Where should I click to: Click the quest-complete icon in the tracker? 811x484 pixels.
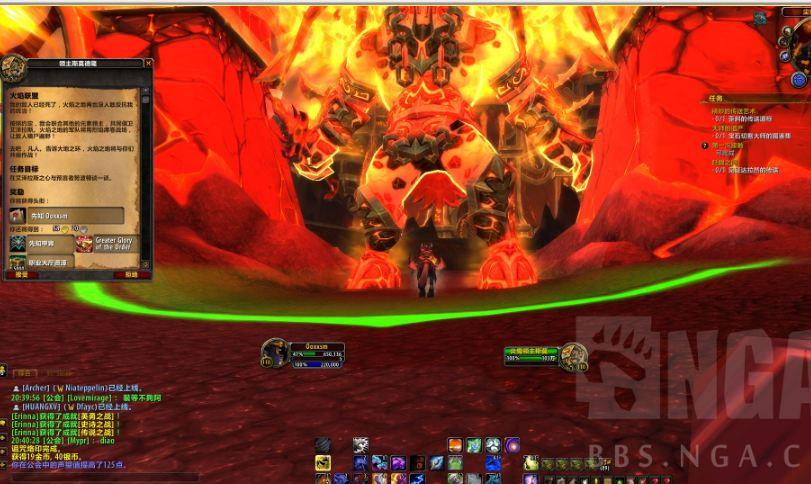(703, 145)
